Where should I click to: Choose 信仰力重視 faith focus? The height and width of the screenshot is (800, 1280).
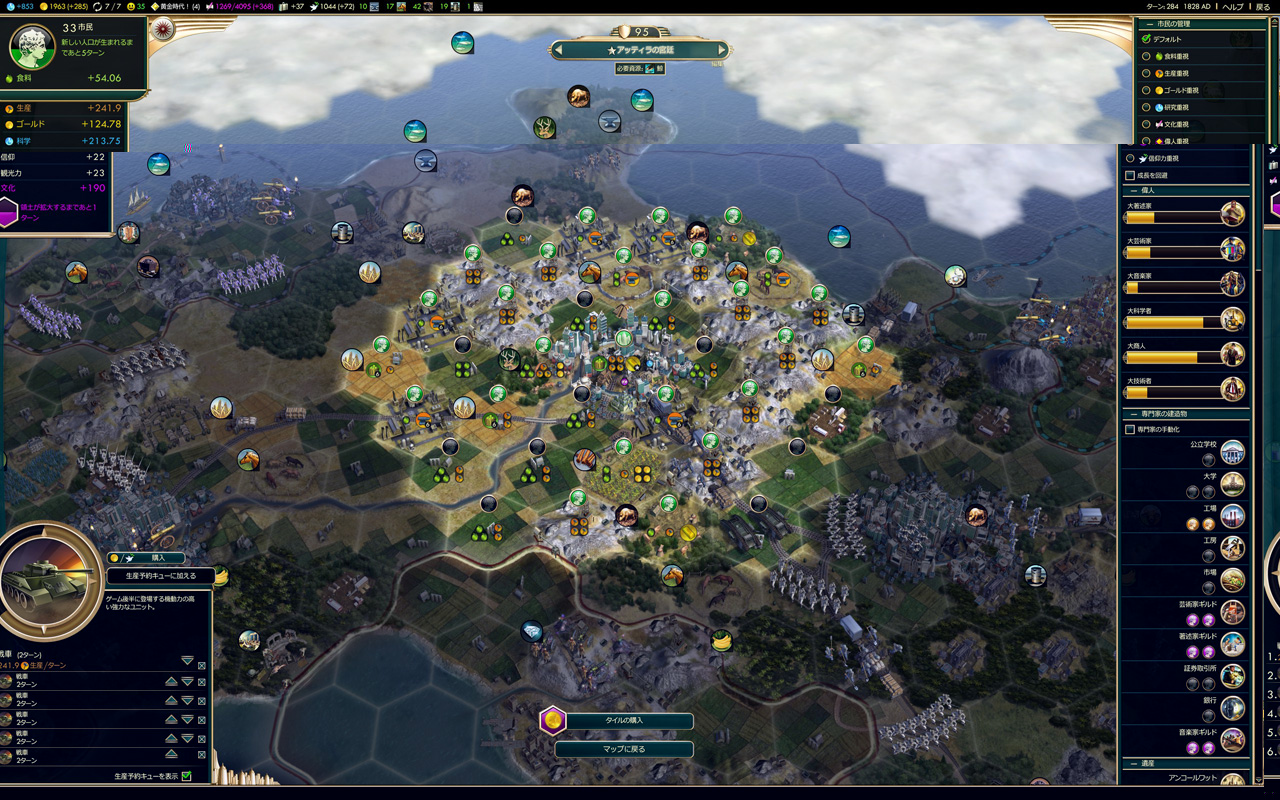pos(1131,158)
